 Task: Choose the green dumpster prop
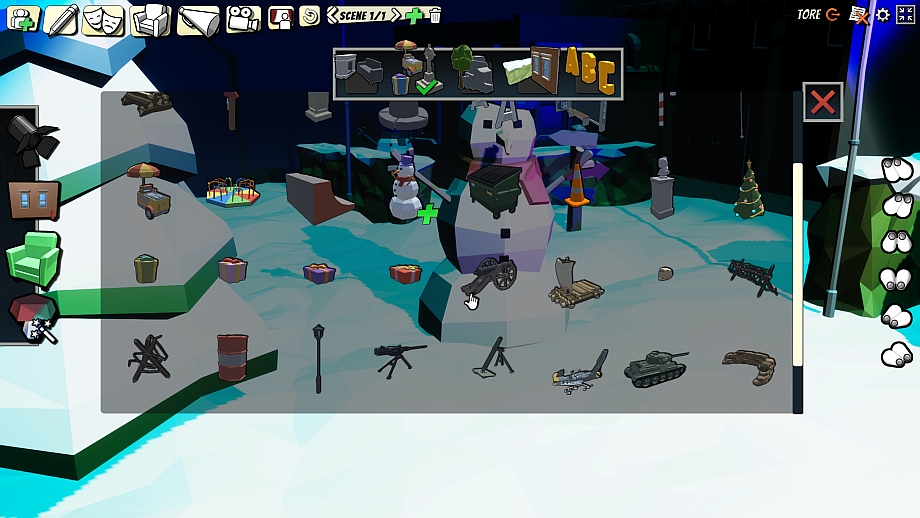click(x=494, y=187)
